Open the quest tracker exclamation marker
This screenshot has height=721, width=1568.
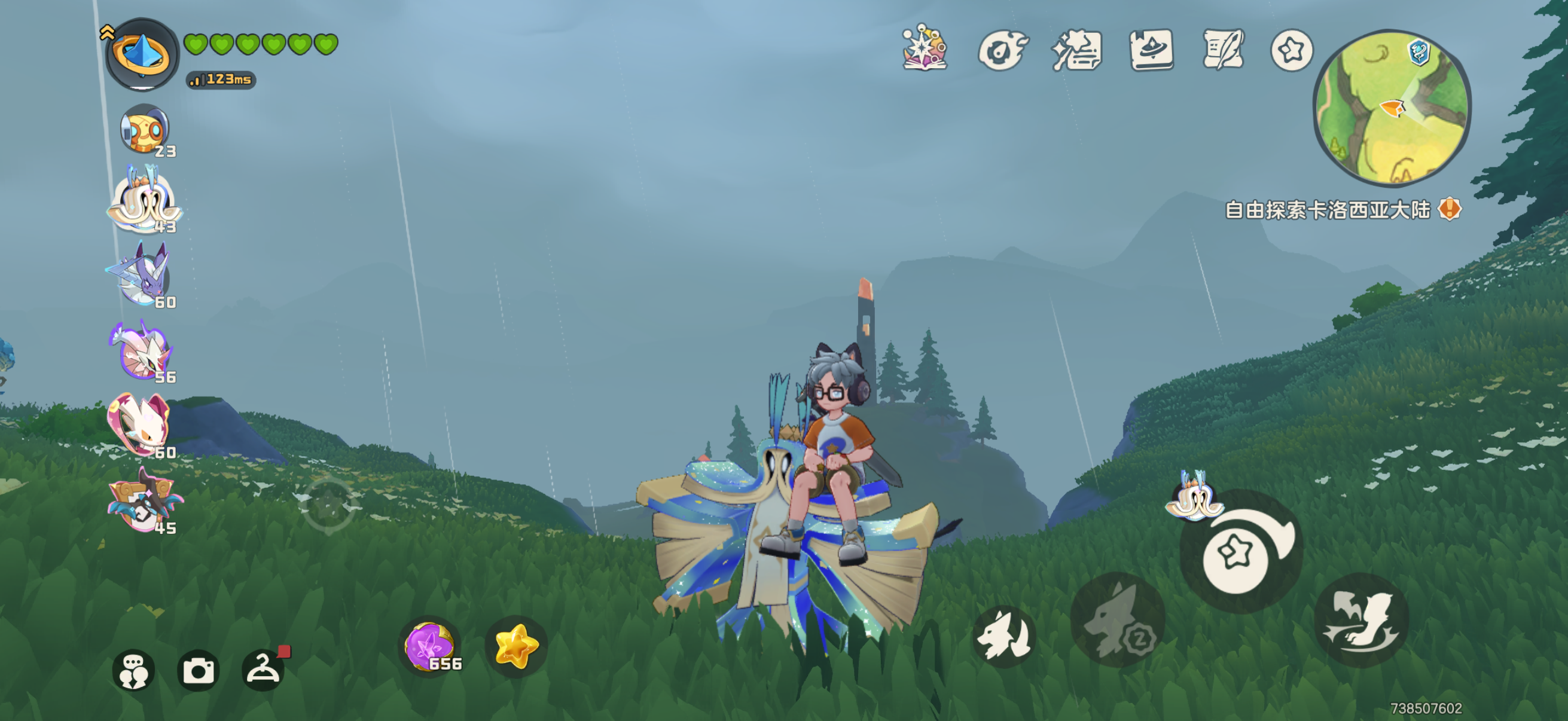1450,209
